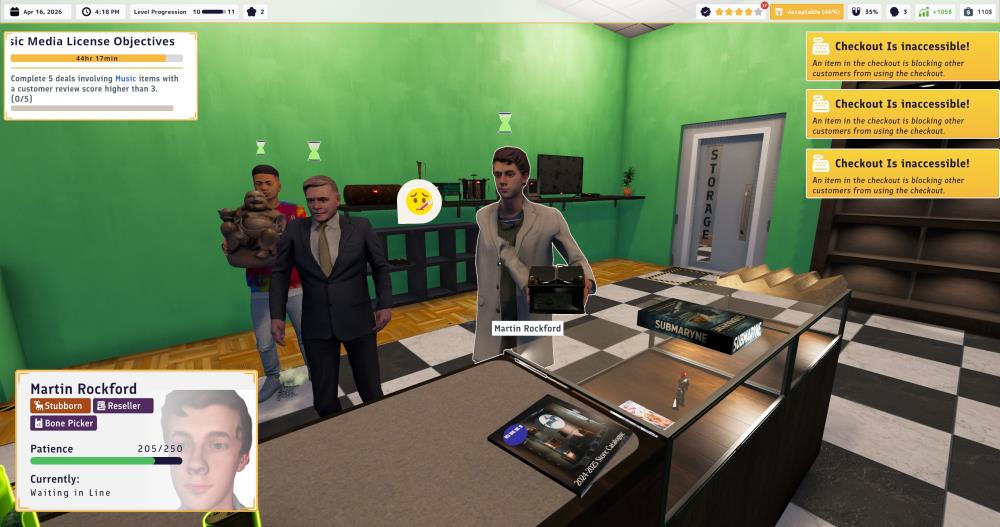The width and height of the screenshot is (1000, 527).
Task: Click the customer emoji speech bubble
Action: tap(419, 202)
